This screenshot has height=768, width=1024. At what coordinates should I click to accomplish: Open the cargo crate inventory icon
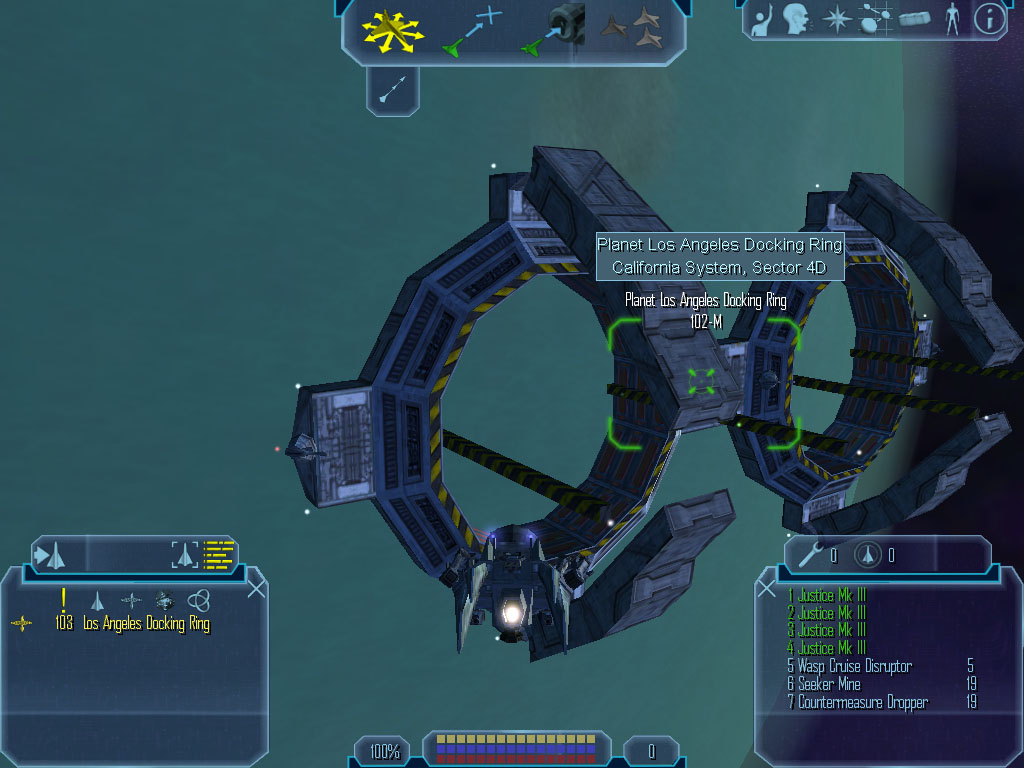[914, 19]
